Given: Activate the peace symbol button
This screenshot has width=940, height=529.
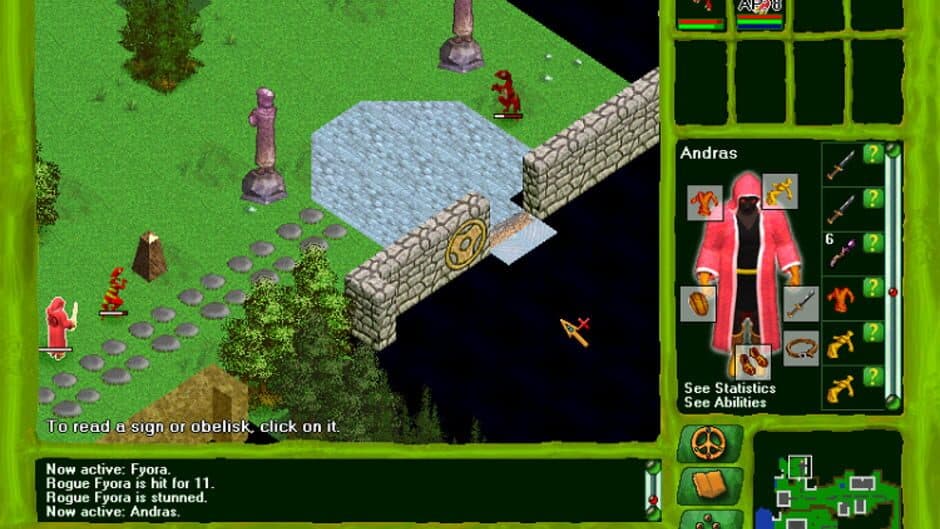Looking at the screenshot, I should [x=709, y=443].
